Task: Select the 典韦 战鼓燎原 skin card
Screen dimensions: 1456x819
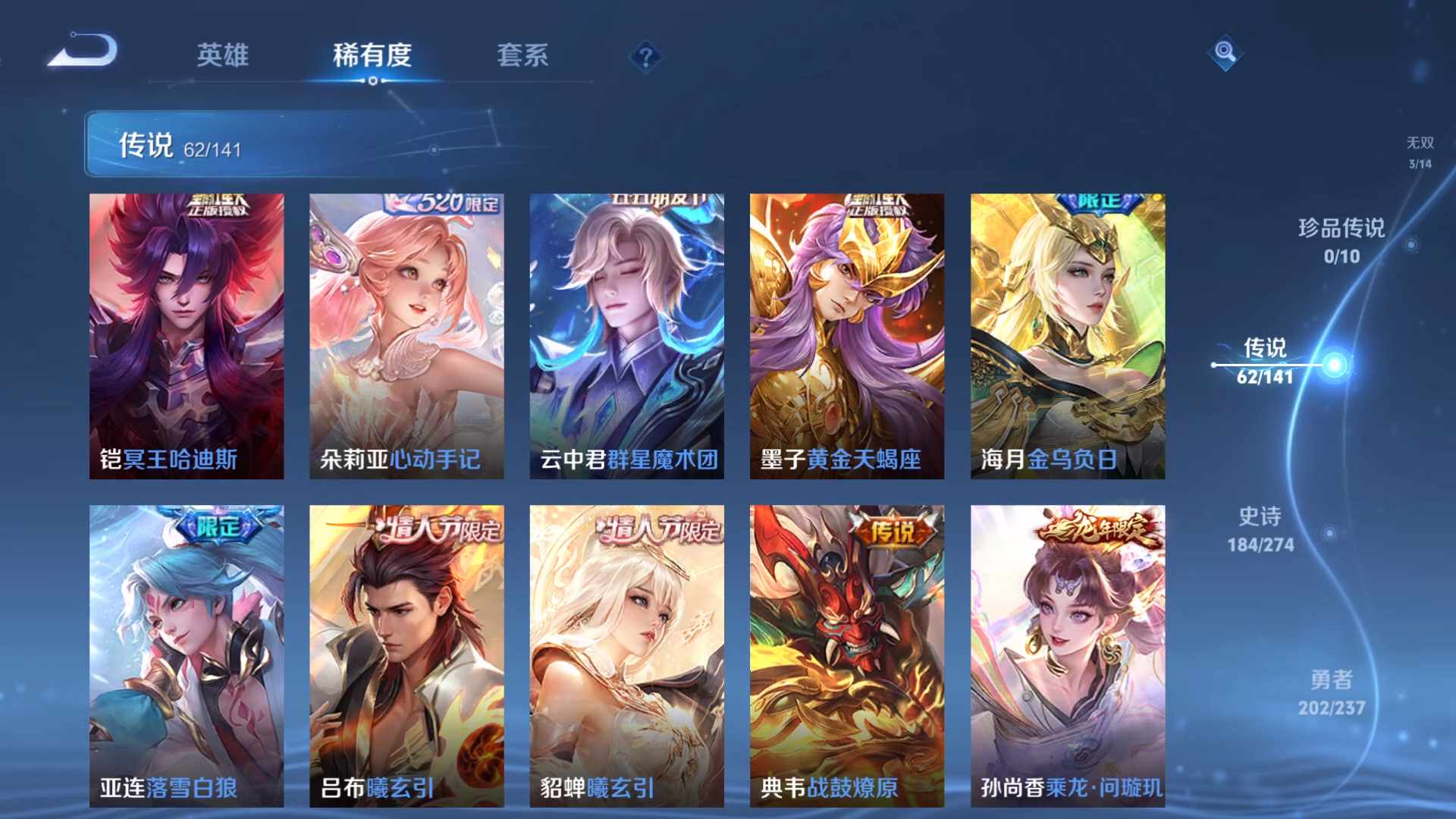Action: (x=847, y=656)
